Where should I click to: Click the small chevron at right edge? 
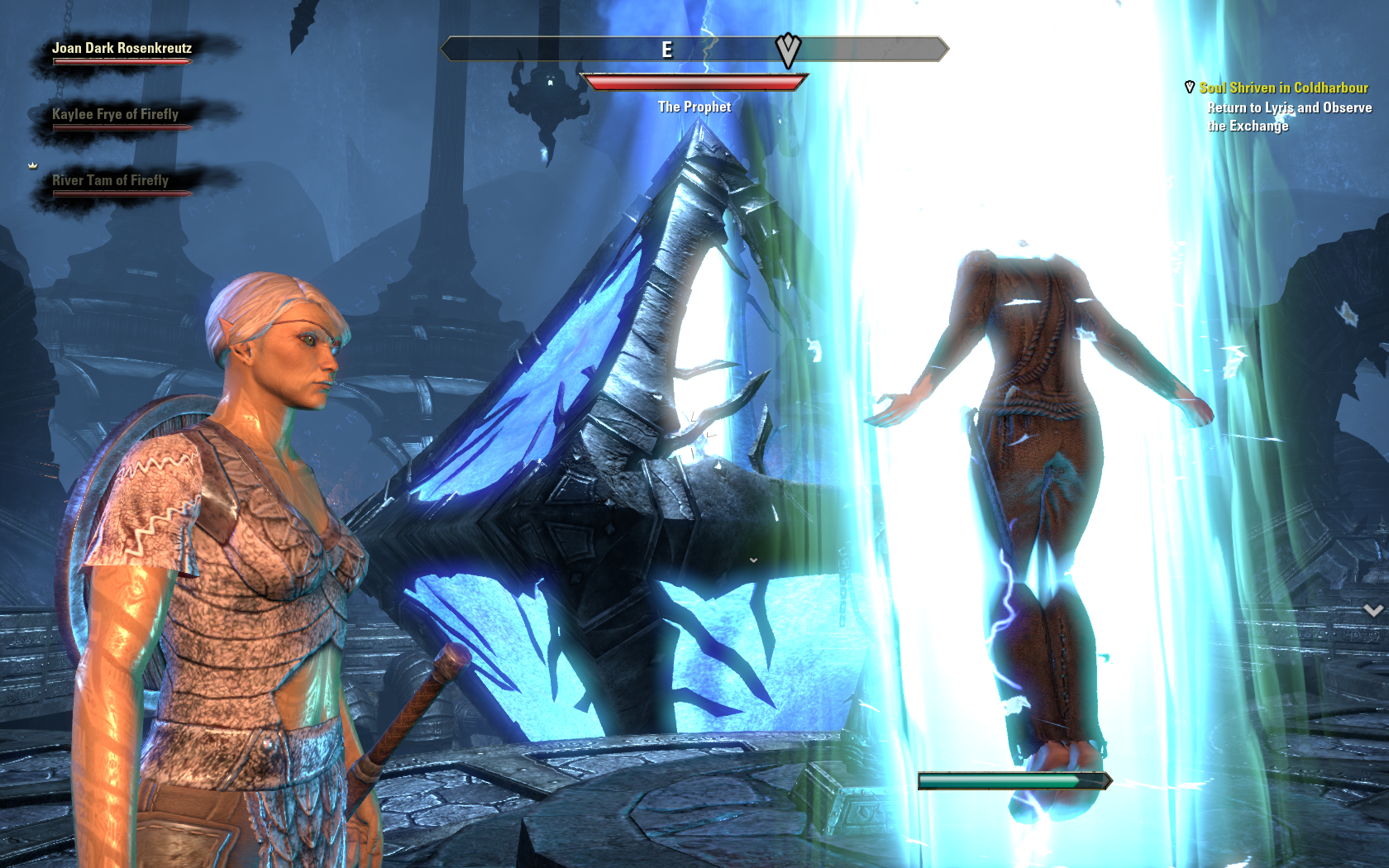click(x=1373, y=610)
